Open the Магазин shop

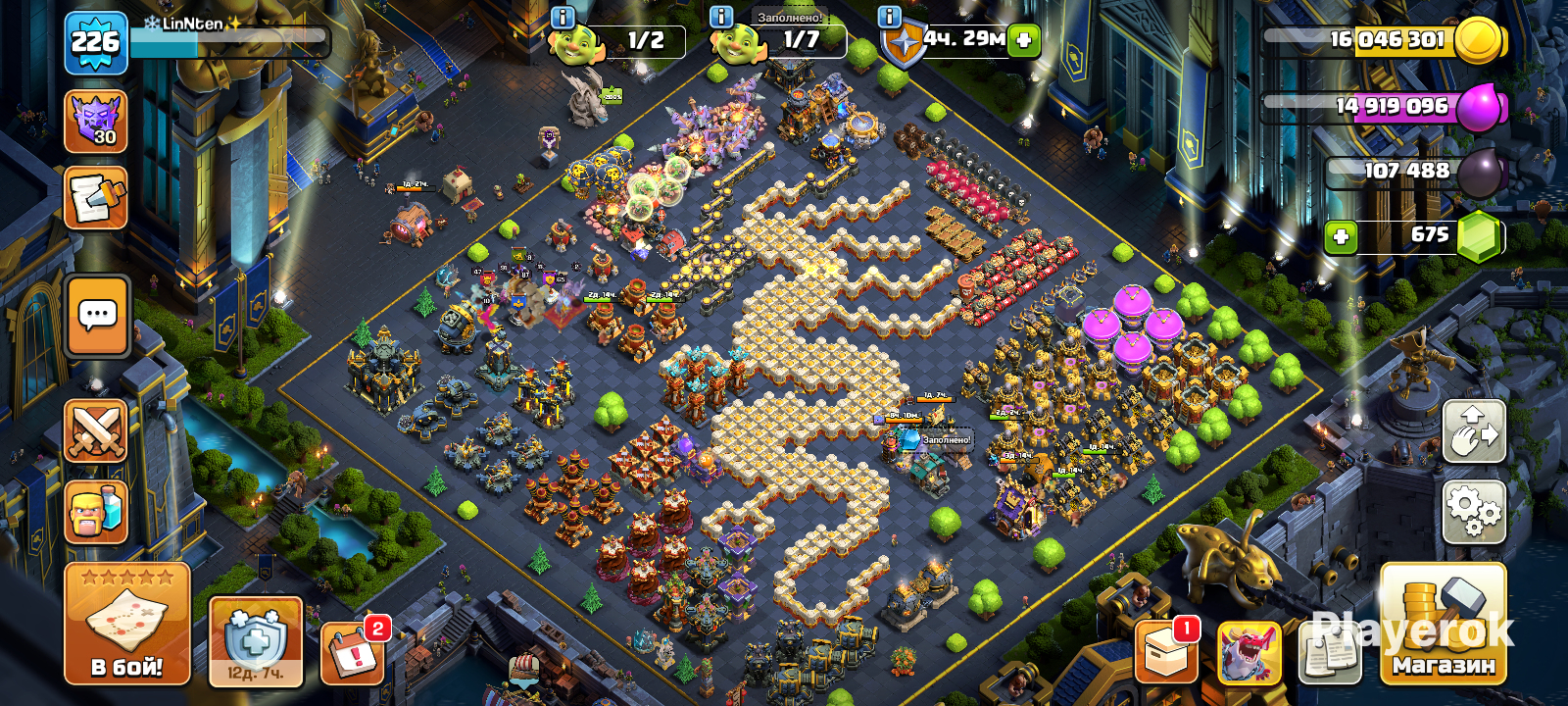(1443, 624)
